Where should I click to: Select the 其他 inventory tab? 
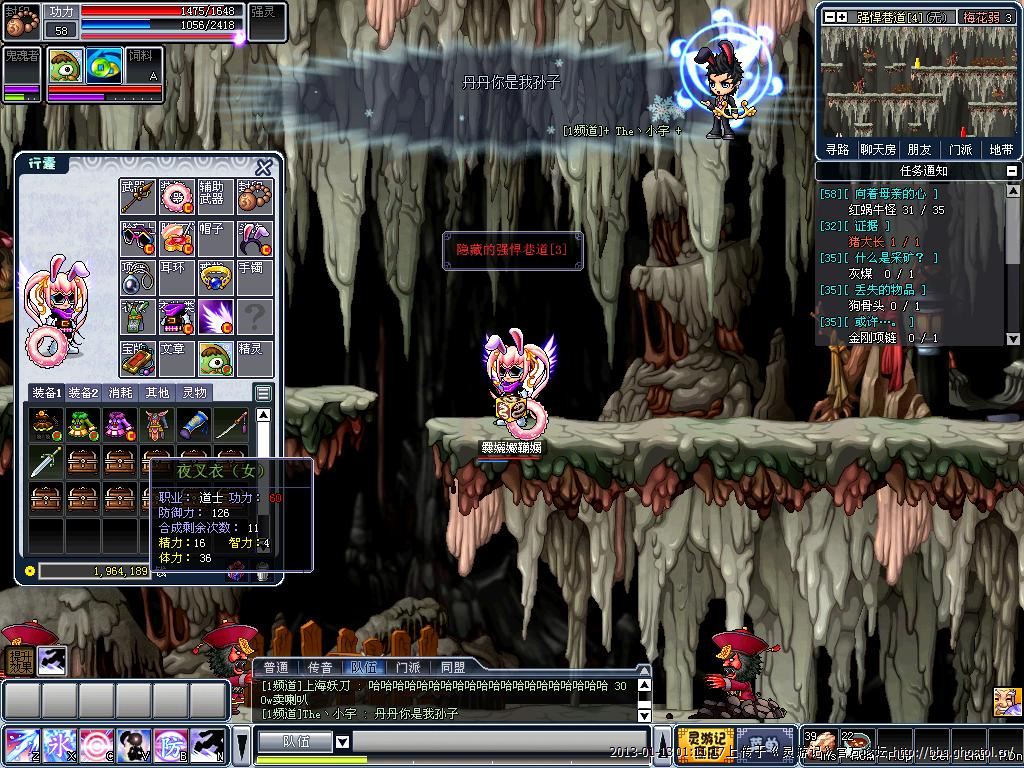(157, 393)
